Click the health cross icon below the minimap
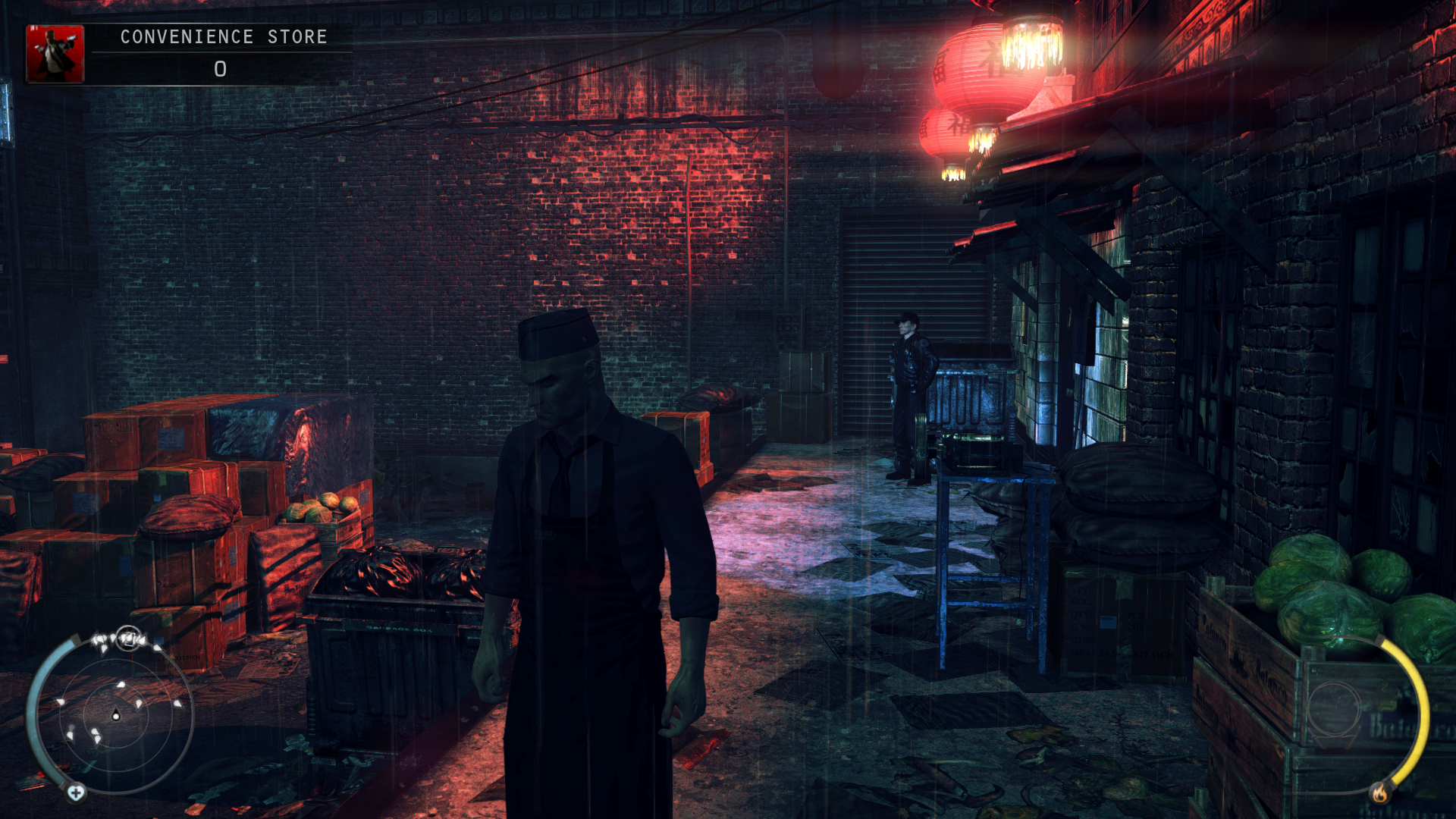The width and height of the screenshot is (1456, 819). (x=76, y=793)
